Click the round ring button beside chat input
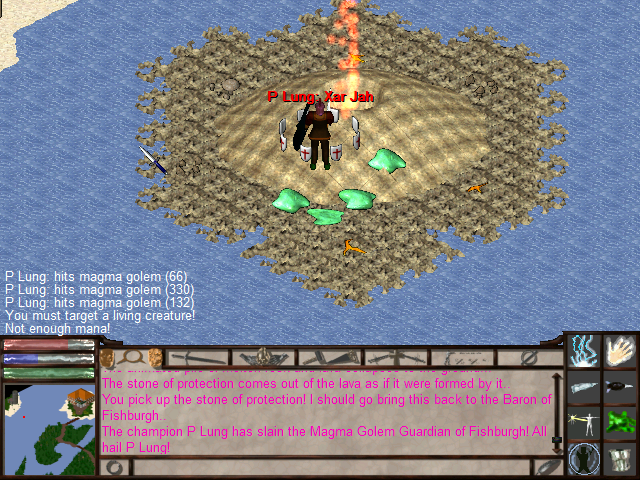 (x=115, y=467)
